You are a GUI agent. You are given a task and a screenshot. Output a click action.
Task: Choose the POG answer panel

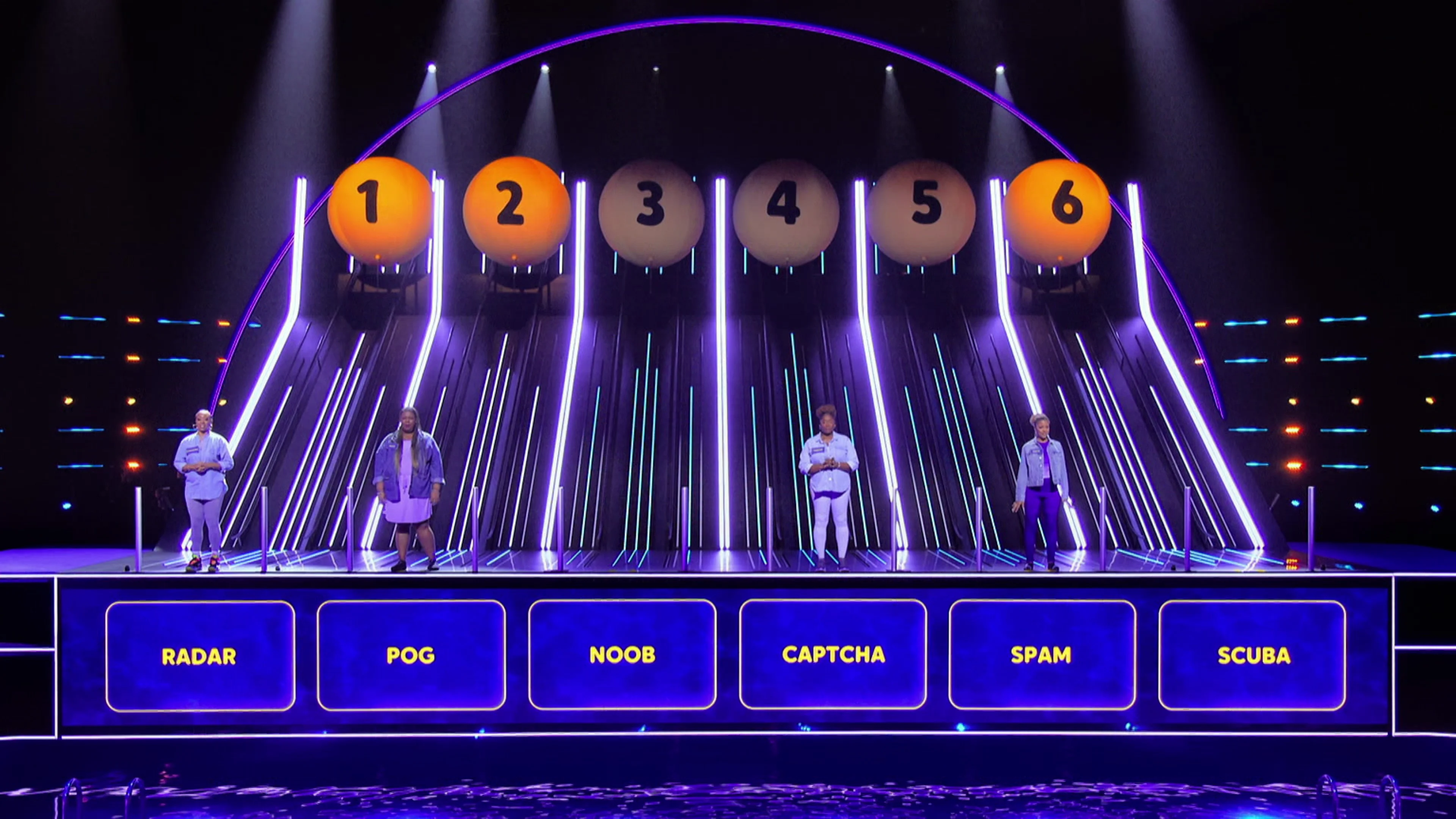[411, 654]
